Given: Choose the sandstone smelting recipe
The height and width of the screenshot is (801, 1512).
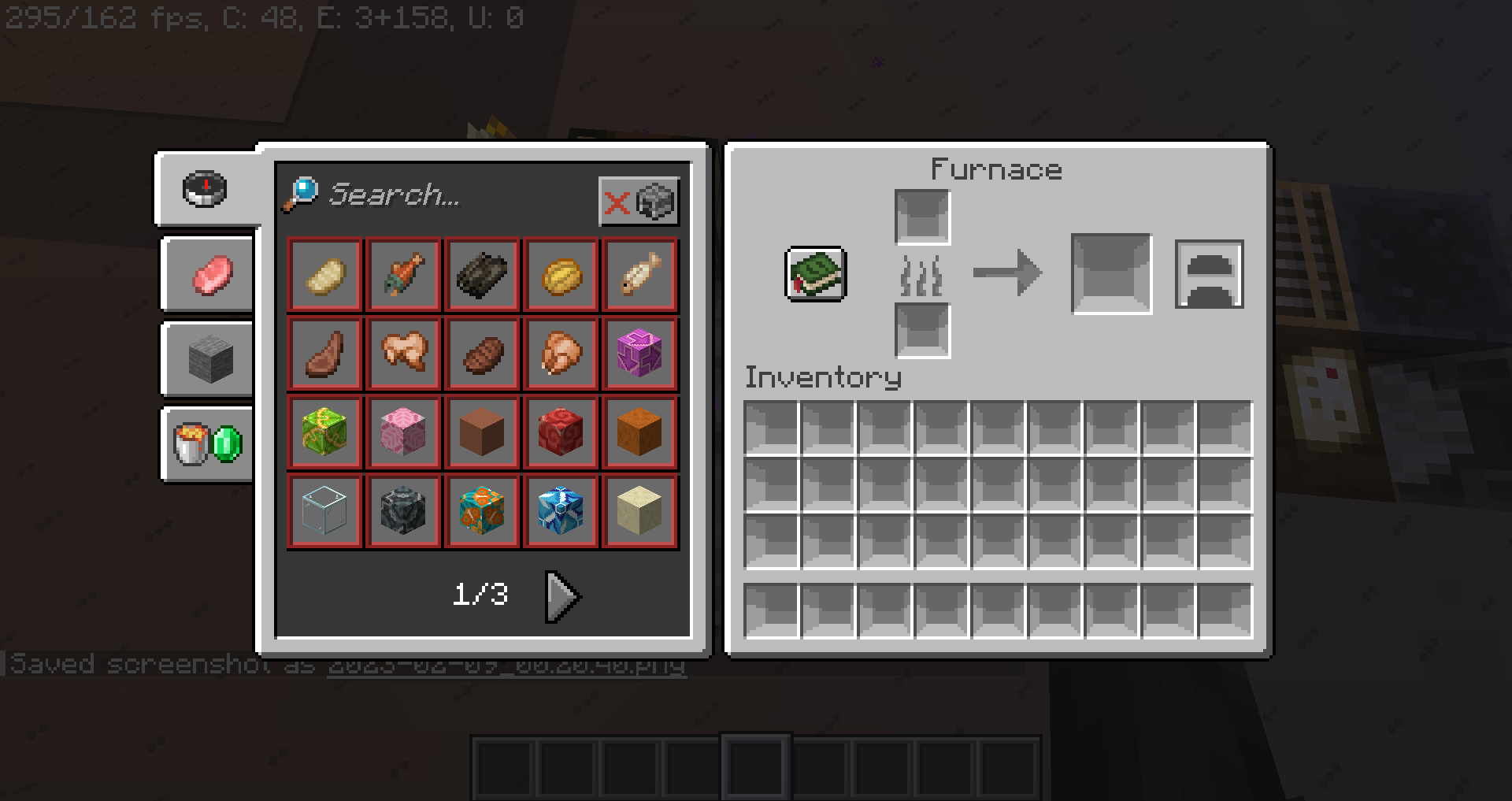Looking at the screenshot, I should (639, 510).
